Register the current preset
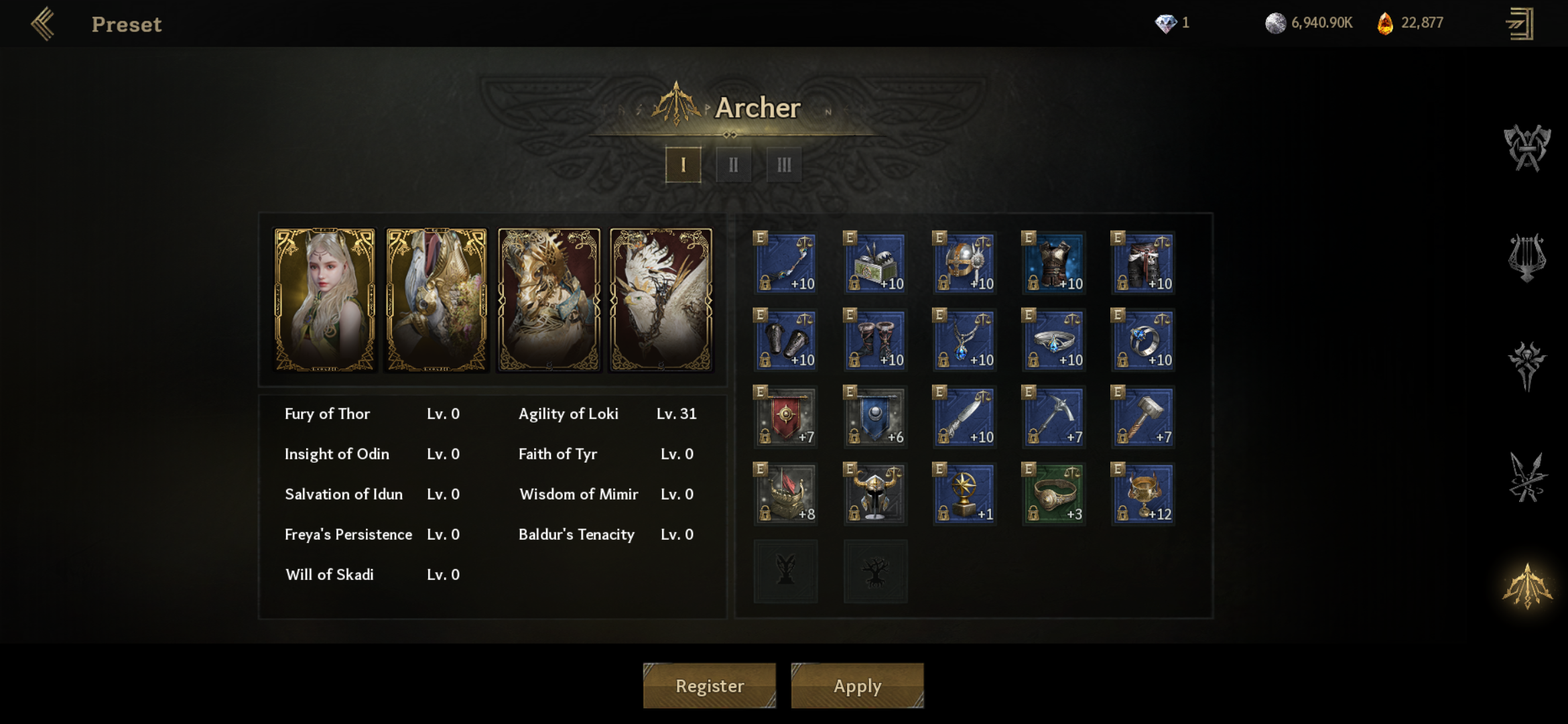 (x=710, y=686)
